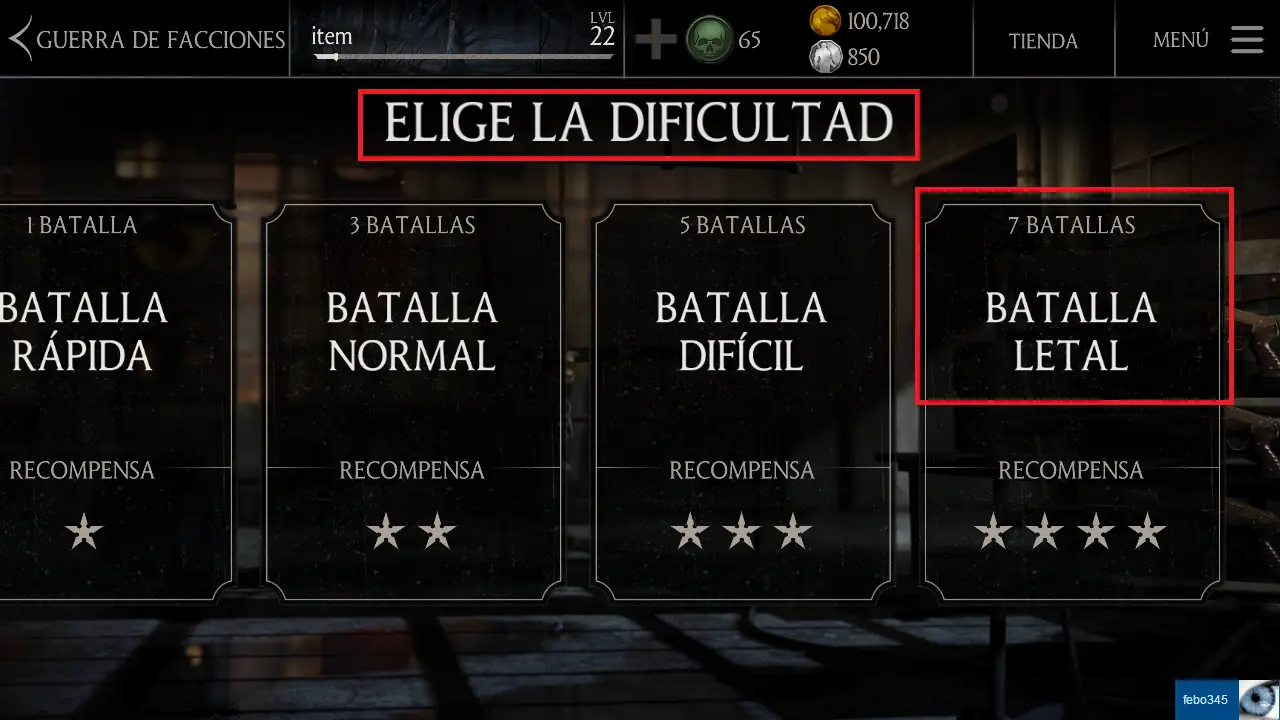Choose the BATALLA NORMAL difficulty card
This screenshot has height=720, width=1280.
click(x=412, y=330)
